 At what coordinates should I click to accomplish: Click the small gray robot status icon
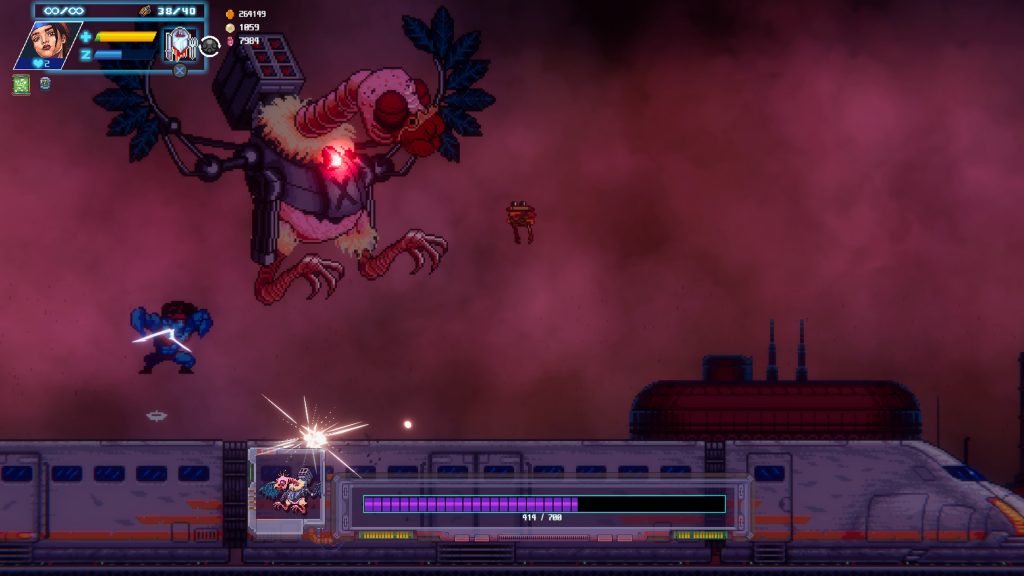[x=45, y=84]
